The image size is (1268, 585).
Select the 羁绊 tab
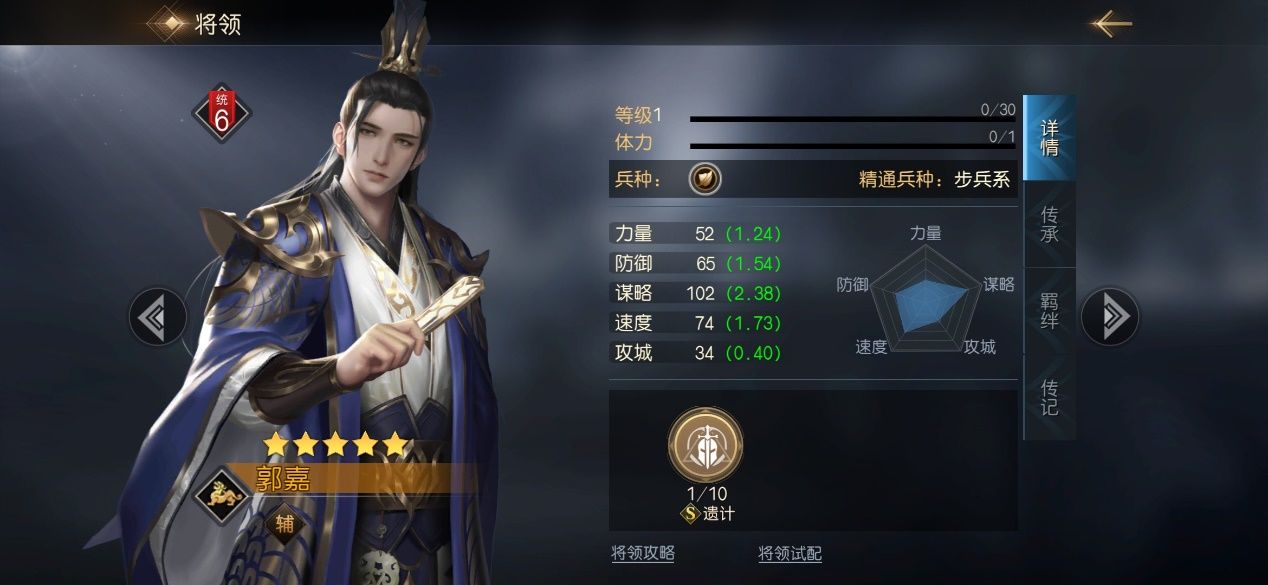pyautogui.click(x=1049, y=311)
